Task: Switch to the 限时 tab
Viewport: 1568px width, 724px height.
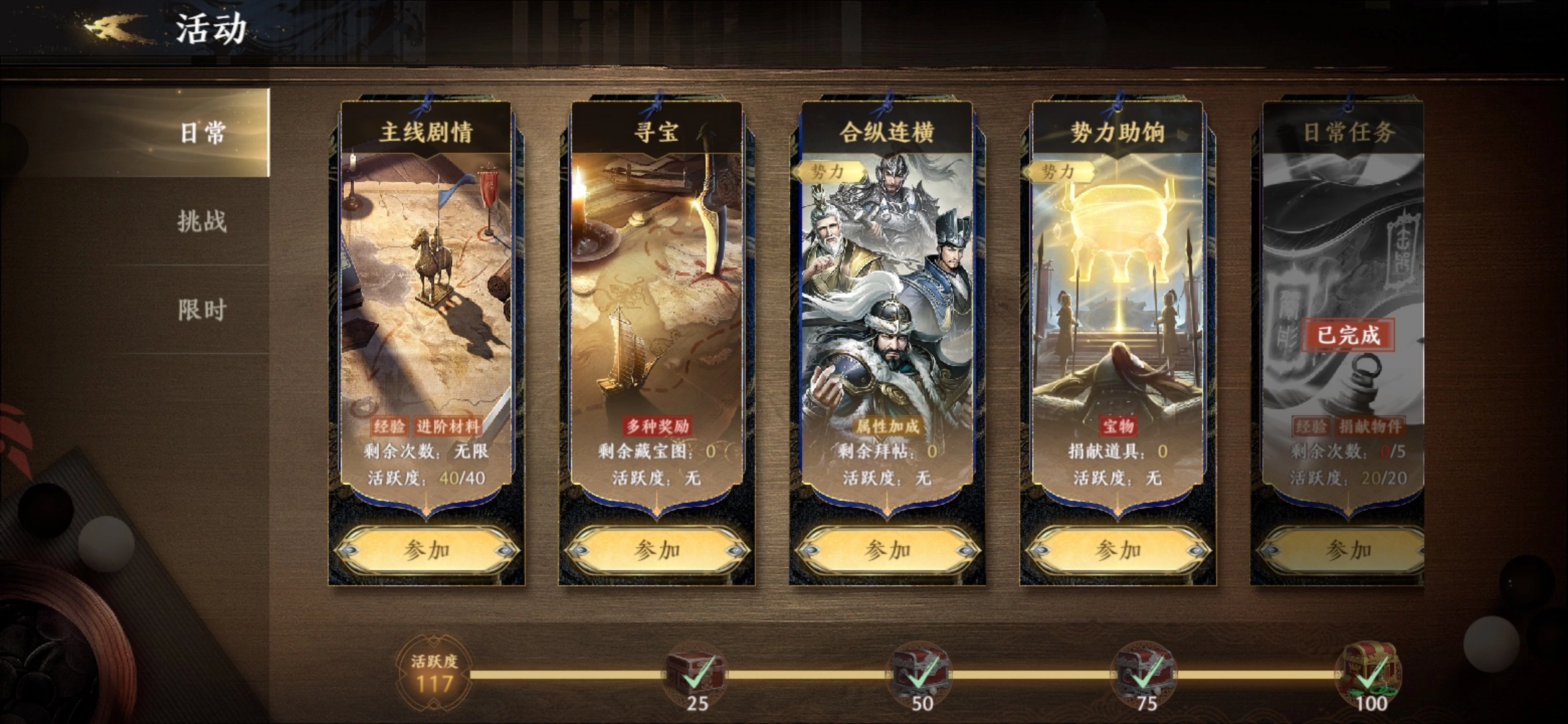Action: click(x=201, y=310)
